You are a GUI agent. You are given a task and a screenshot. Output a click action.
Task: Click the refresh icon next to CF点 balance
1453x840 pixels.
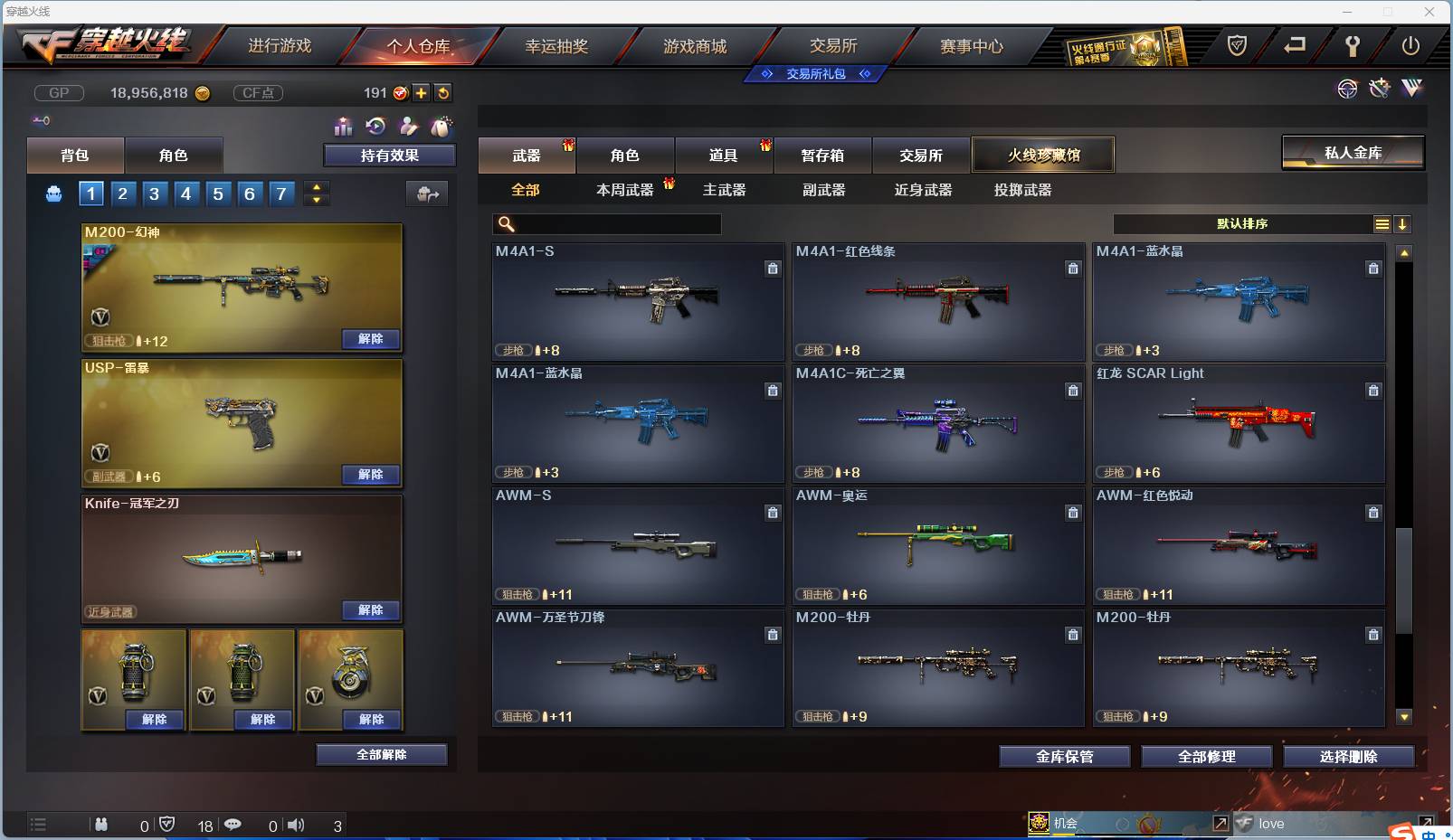pyautogui.click(x=443, y=92)
